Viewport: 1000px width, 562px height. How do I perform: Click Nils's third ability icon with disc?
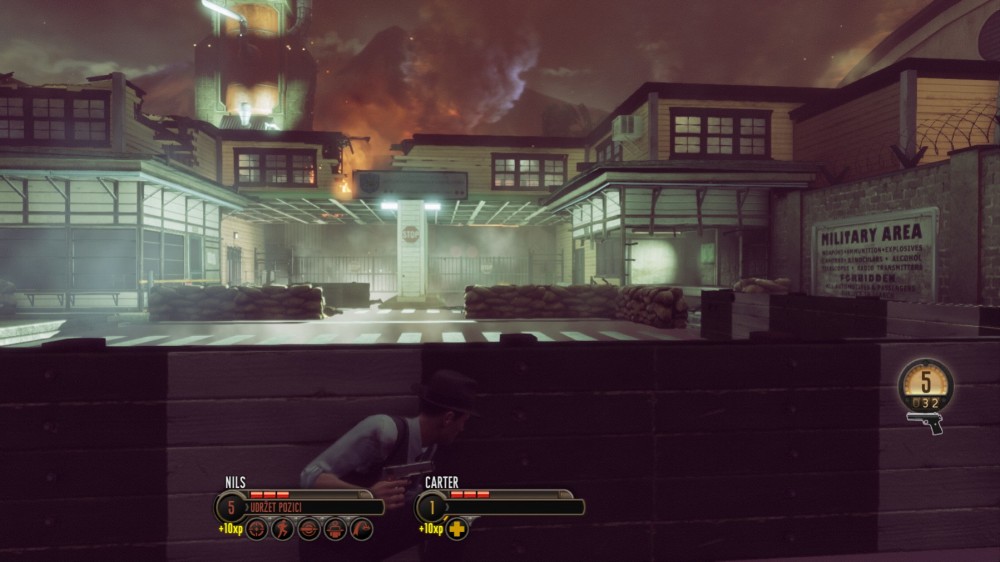click(309, 529)
